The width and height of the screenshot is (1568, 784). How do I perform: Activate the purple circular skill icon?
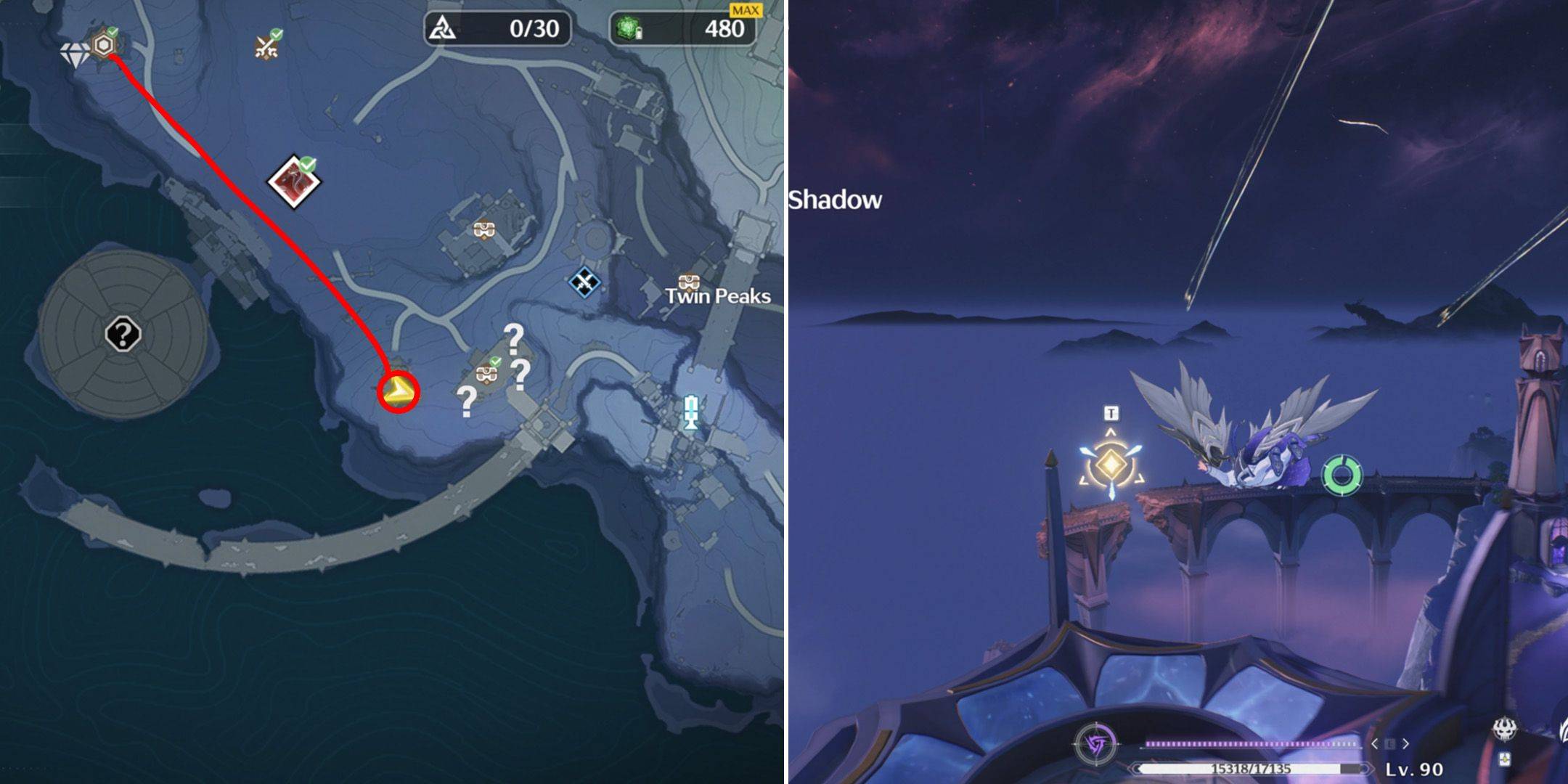tap(1097, 744)
